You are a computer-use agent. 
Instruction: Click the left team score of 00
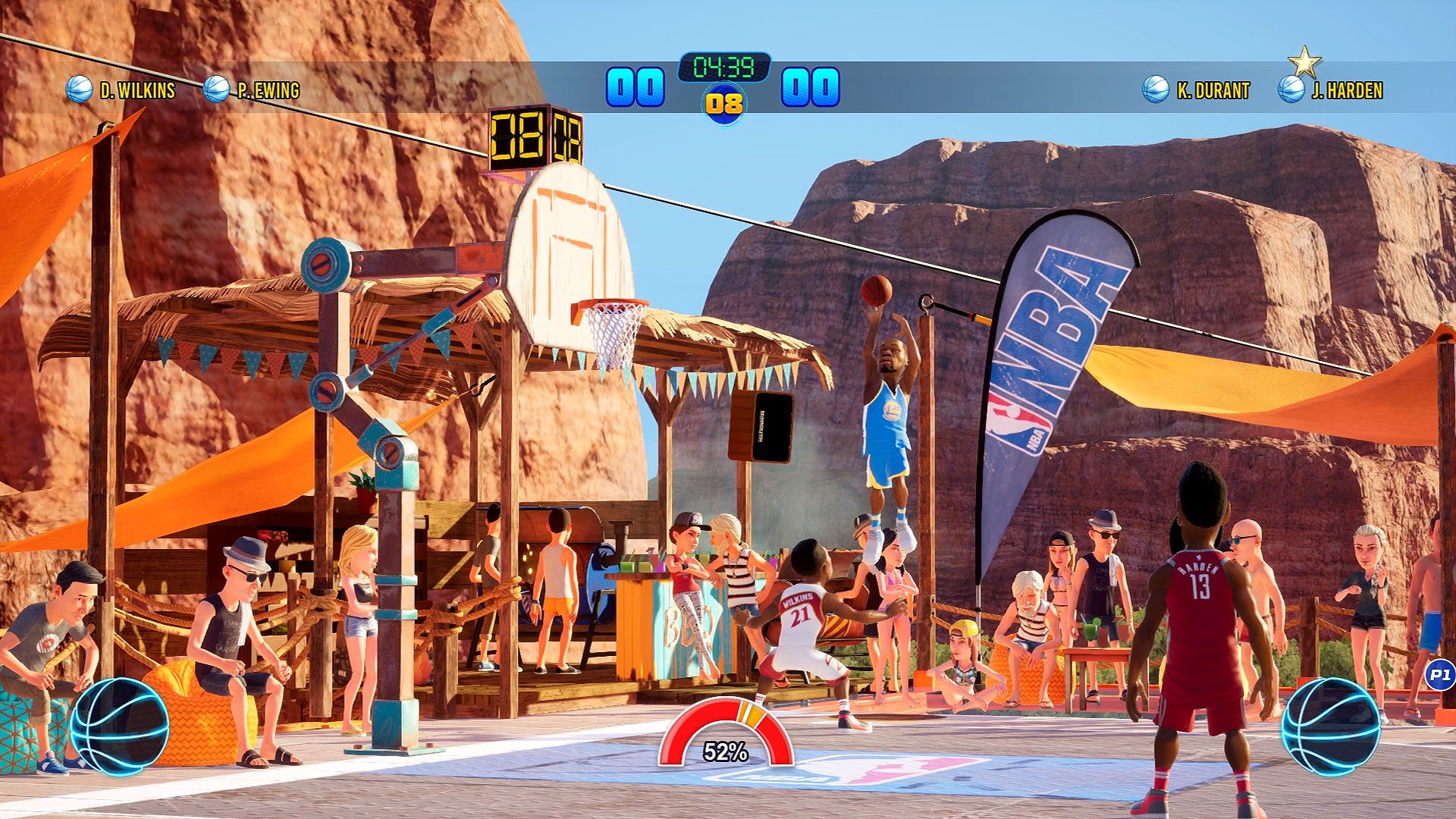coord(635,86)
